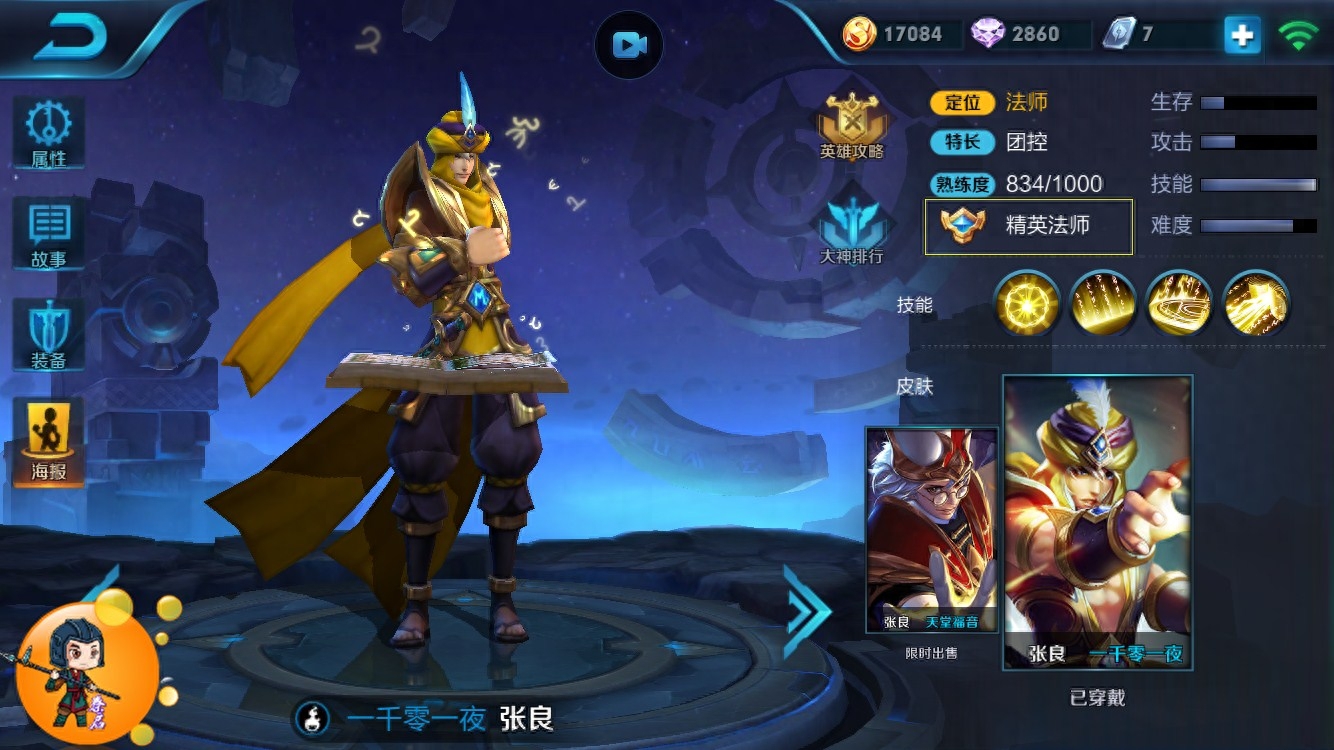Select the 海报 poster tab
Viewport: 1334px width, 750px height.
(48, 441)
